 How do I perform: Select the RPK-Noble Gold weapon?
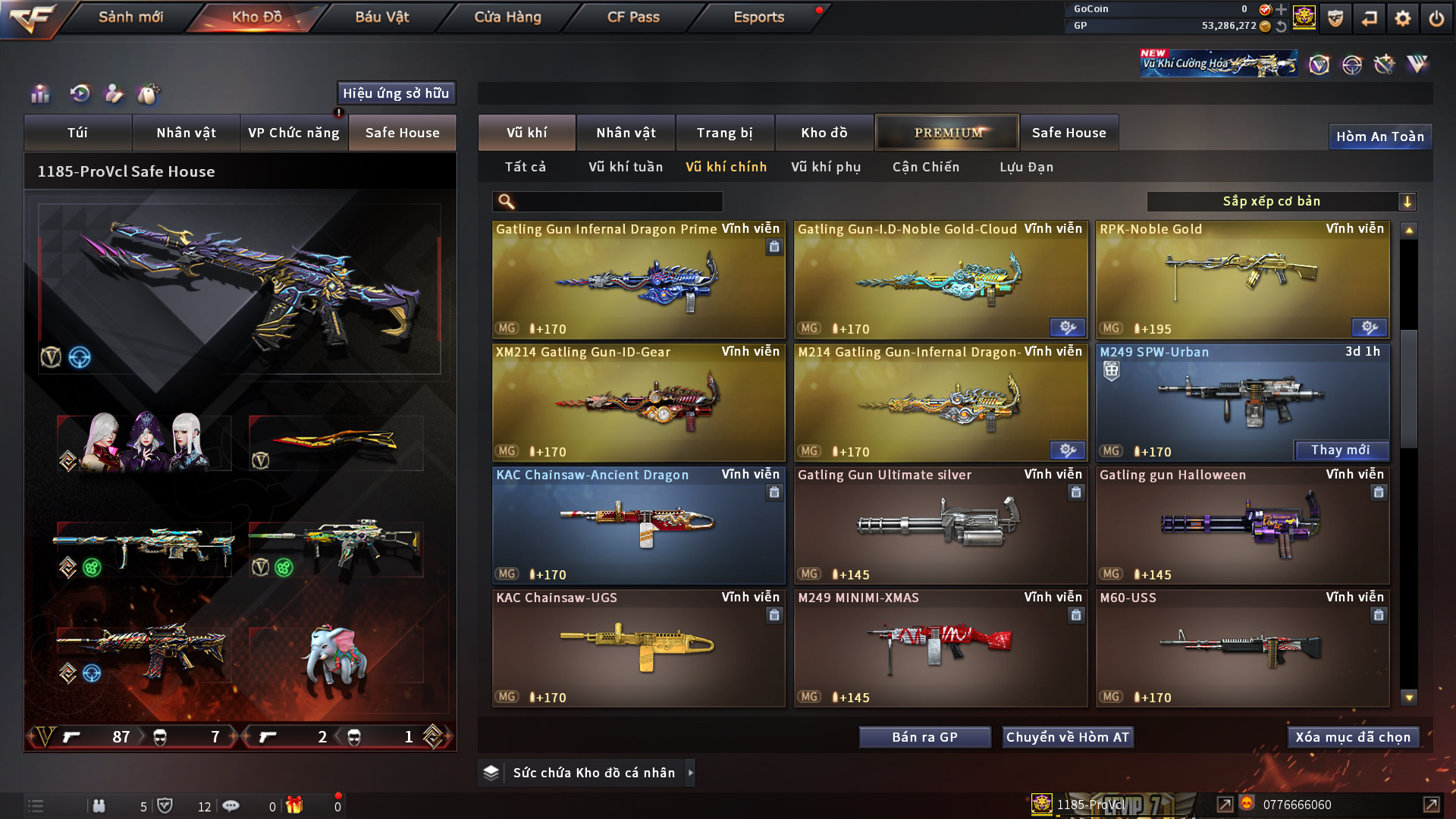click(1242, 279)
